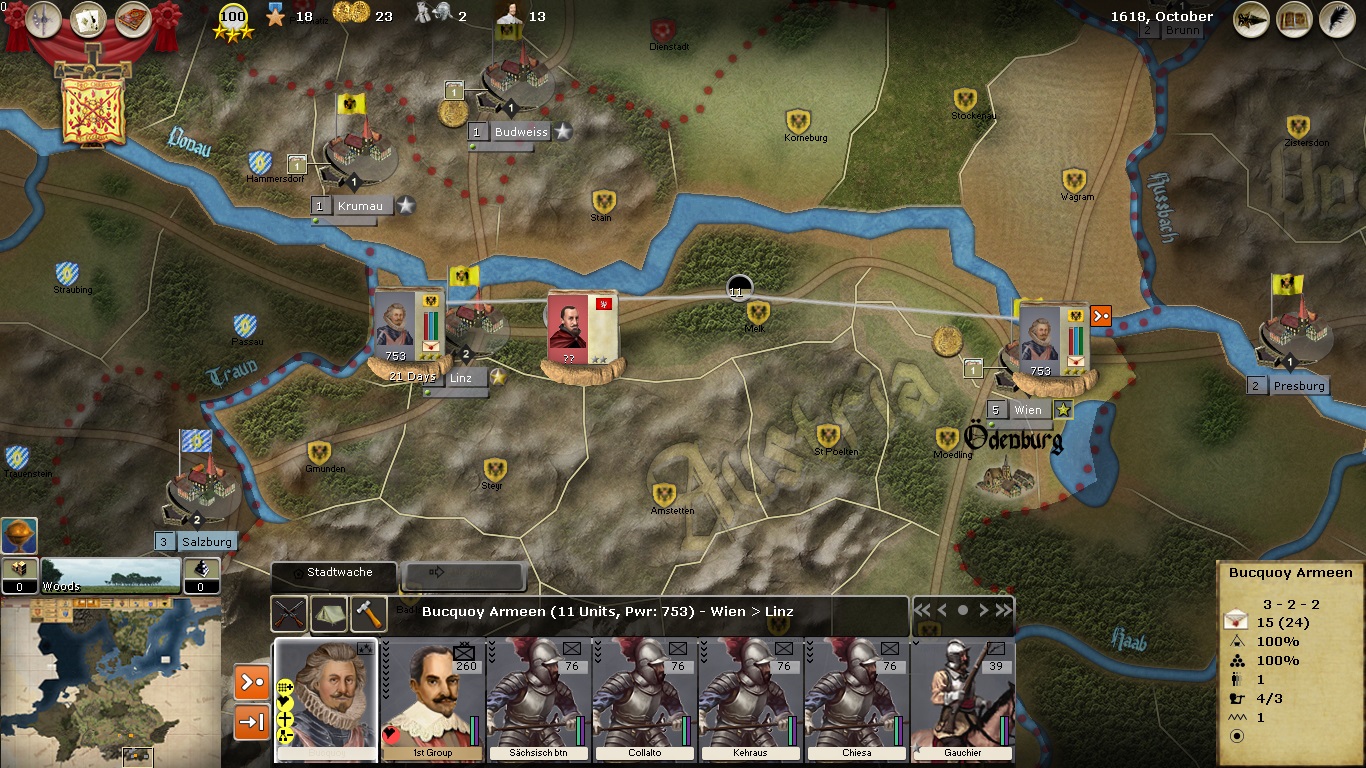The image size is (1366, 768).
Task: Open the playing cards menu
Action: [x=89, y=19]
